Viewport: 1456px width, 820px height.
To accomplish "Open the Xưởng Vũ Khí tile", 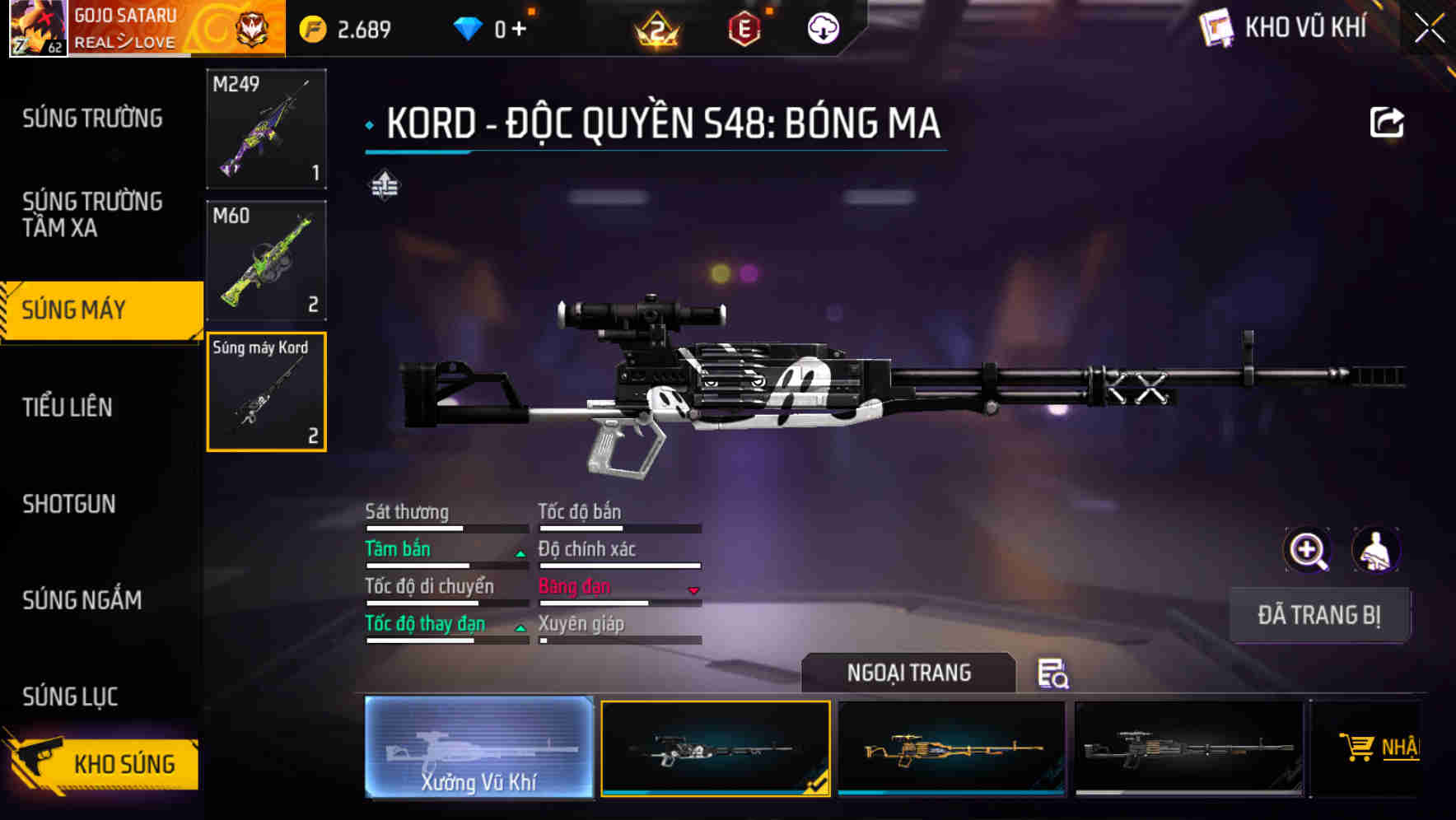I will (478, 748).
